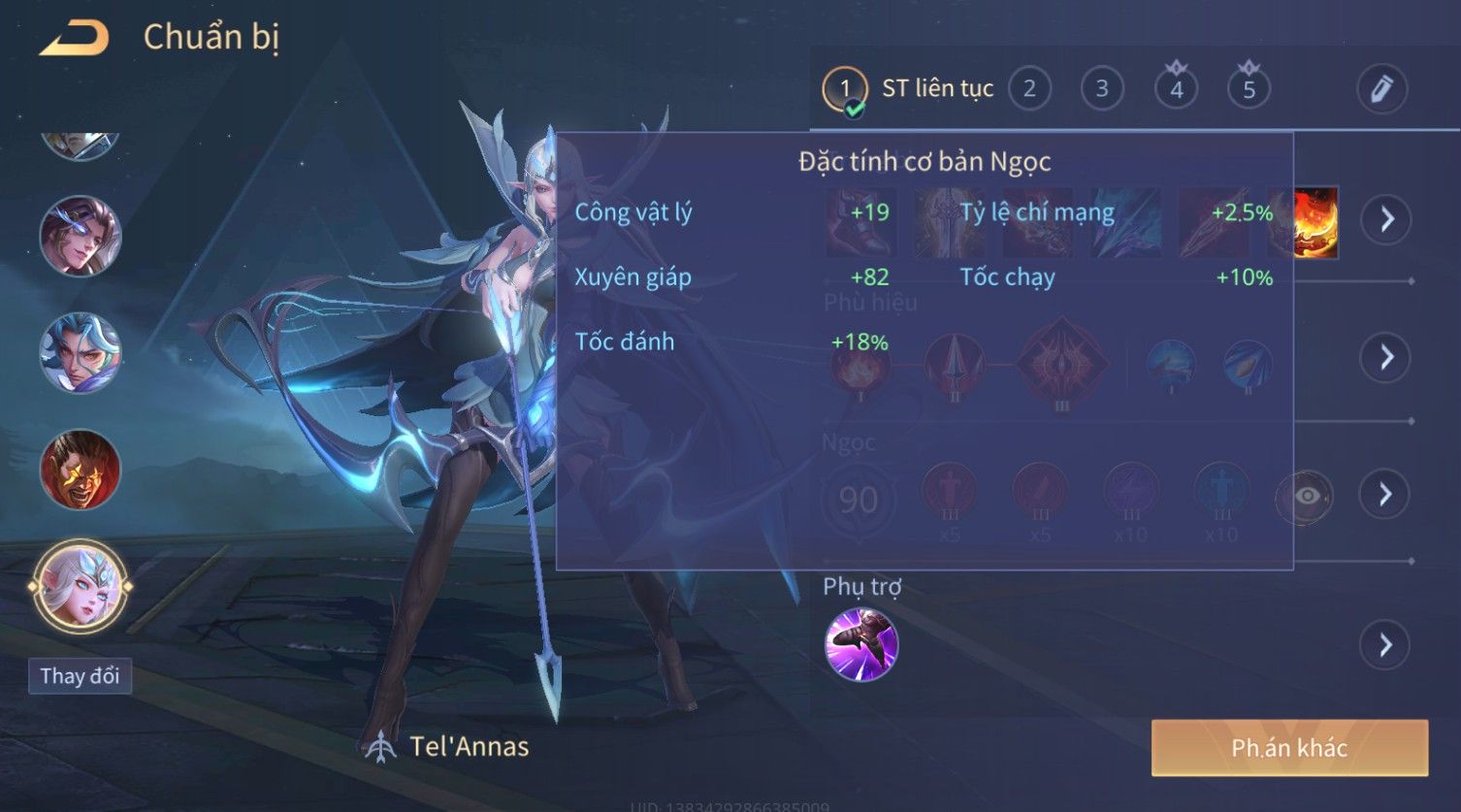Open the Phụ trợ selection arrow
Screen dimensions: 1461x812
1386,645
